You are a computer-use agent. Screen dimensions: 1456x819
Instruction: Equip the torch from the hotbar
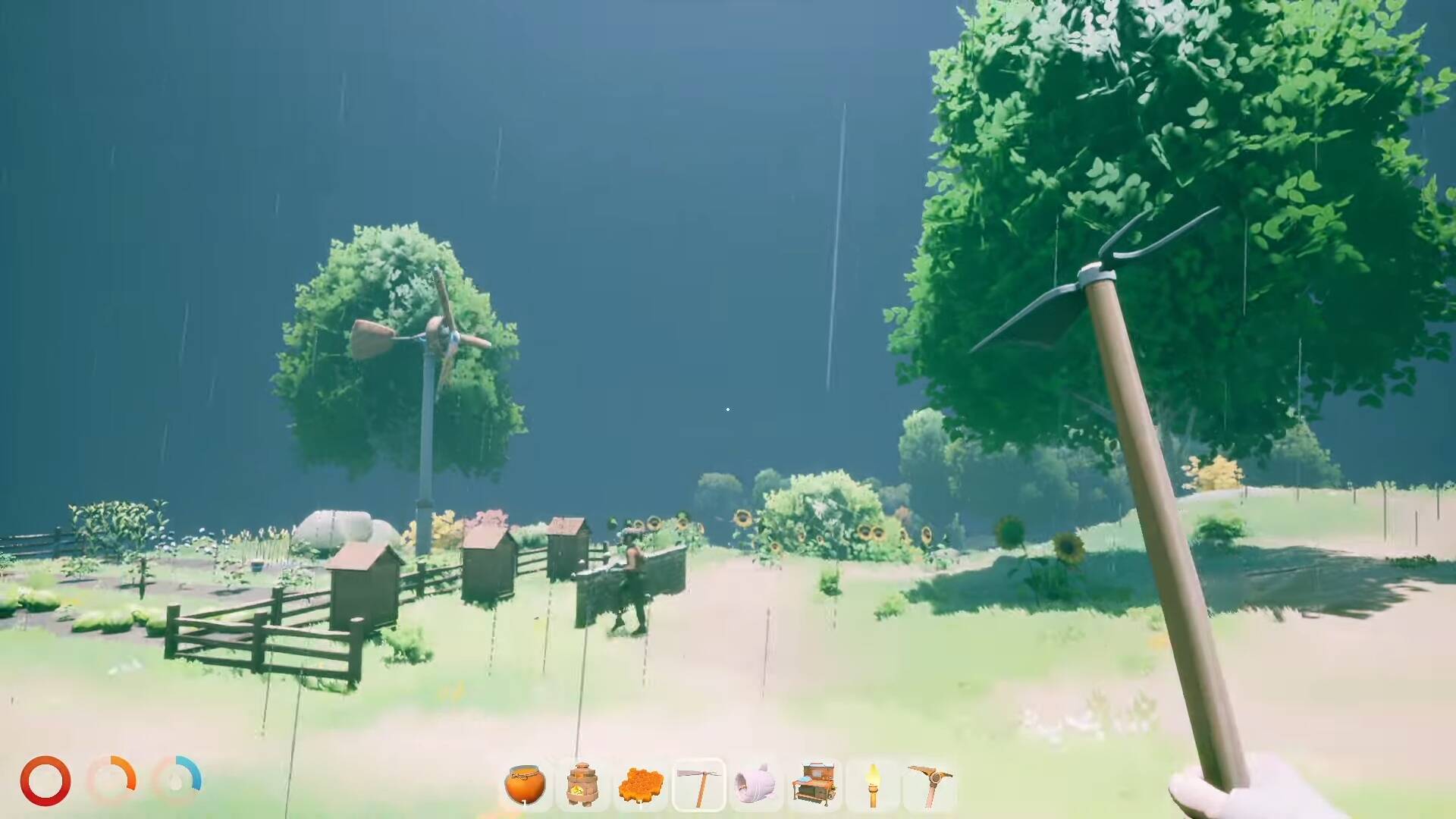[872, 785]
